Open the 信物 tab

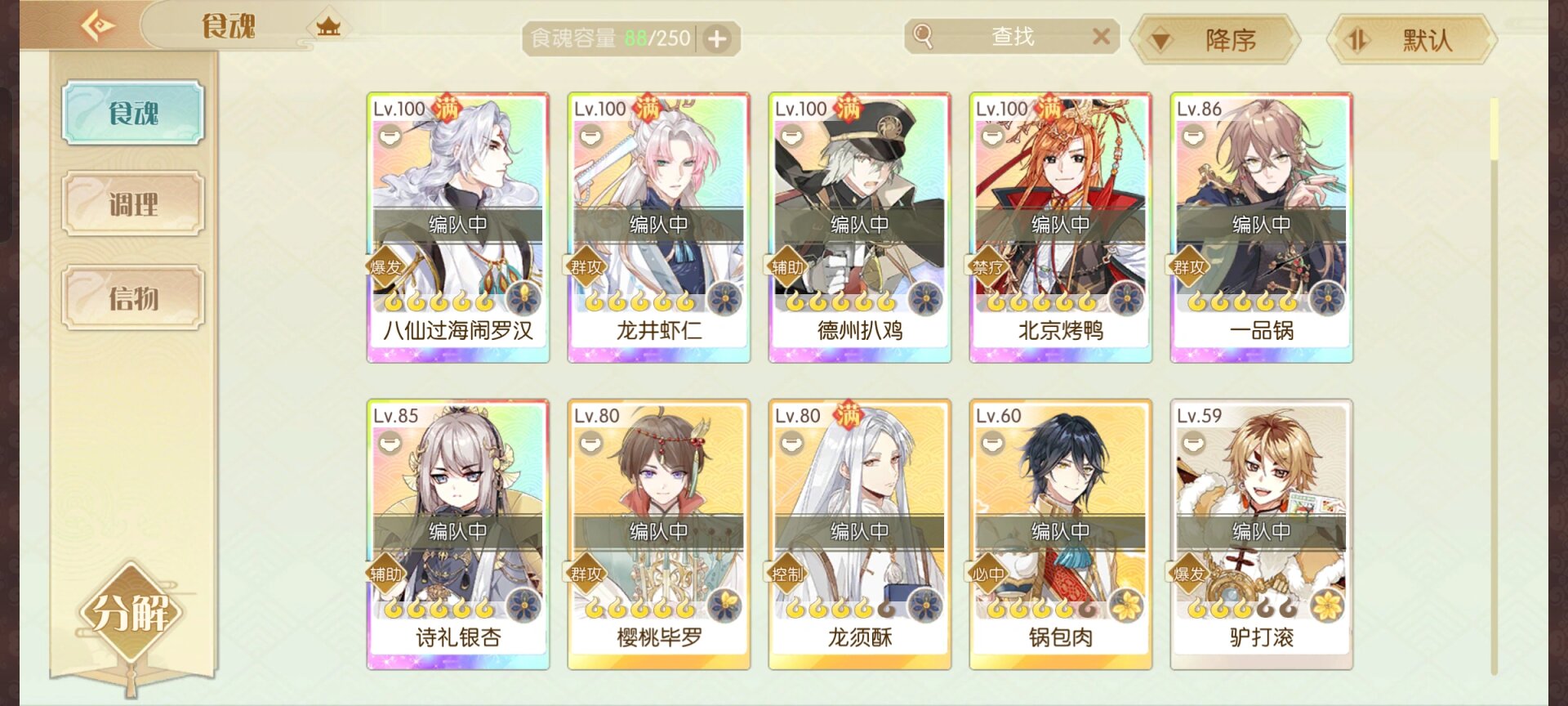coord(133,297)
